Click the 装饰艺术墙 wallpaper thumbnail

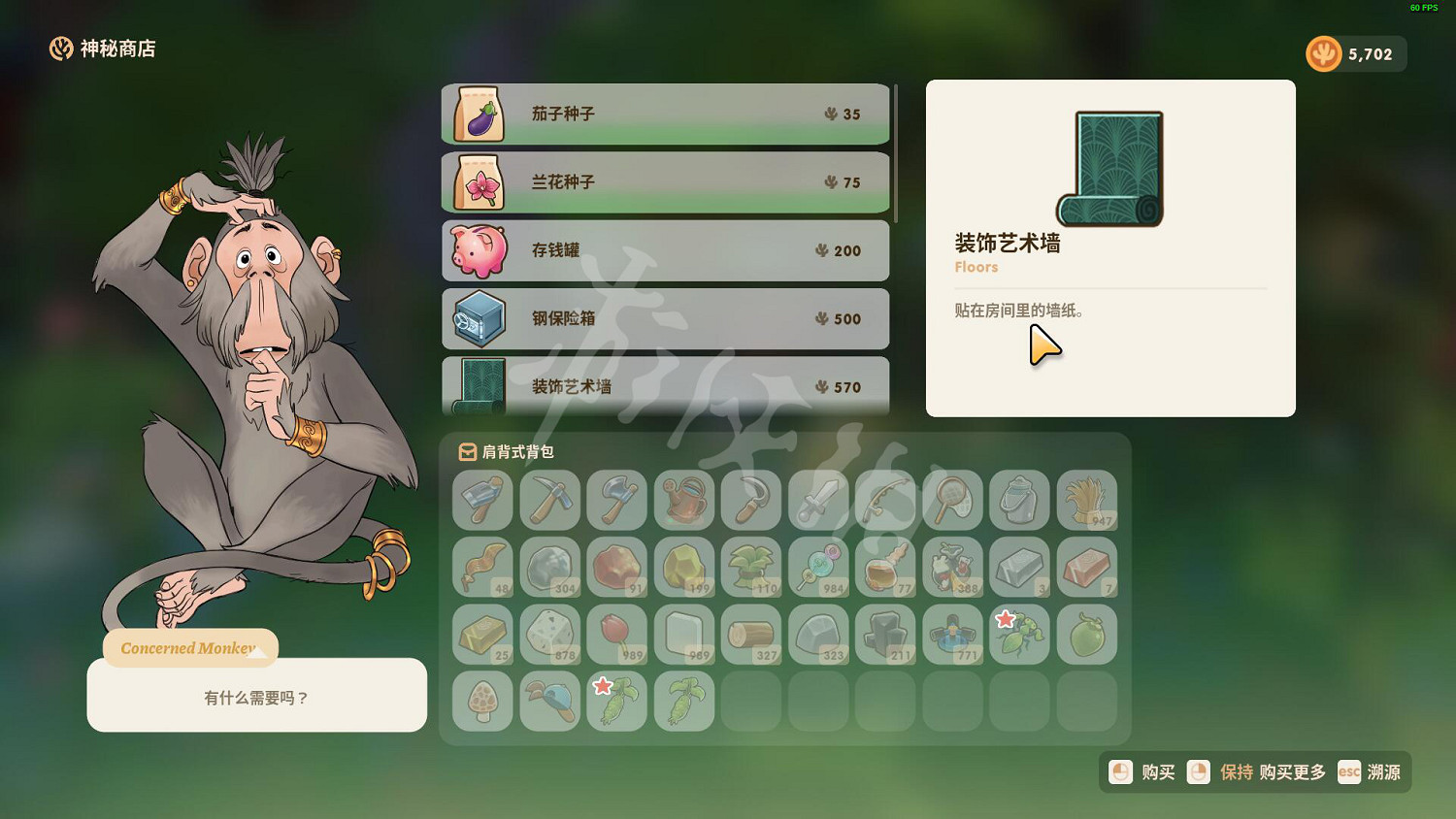point(1111,168)
